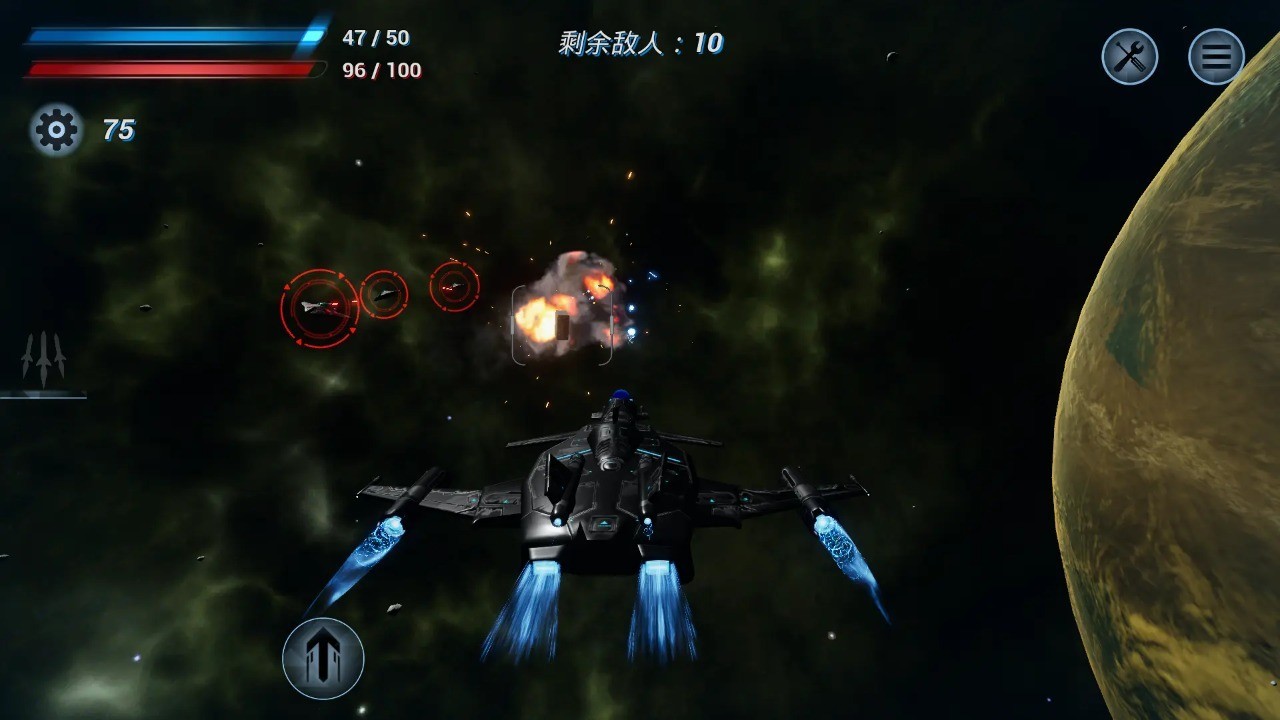Click the rightmost enemy lock-on reticle
Viewport: 1280px width, 720px height.
pos(455,286)
